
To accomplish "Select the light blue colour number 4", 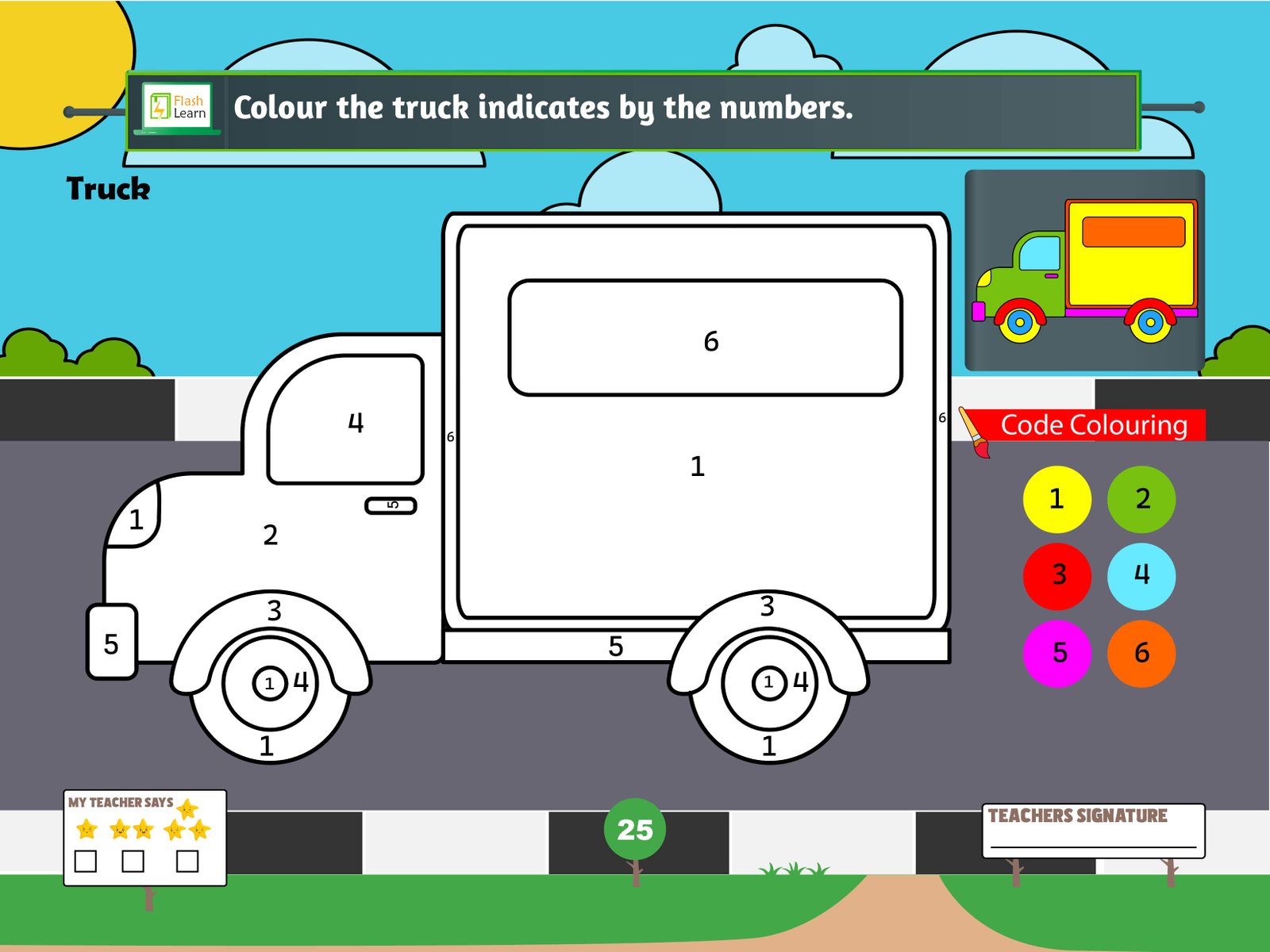I will pyautogui.click(x=1141, y=576).
